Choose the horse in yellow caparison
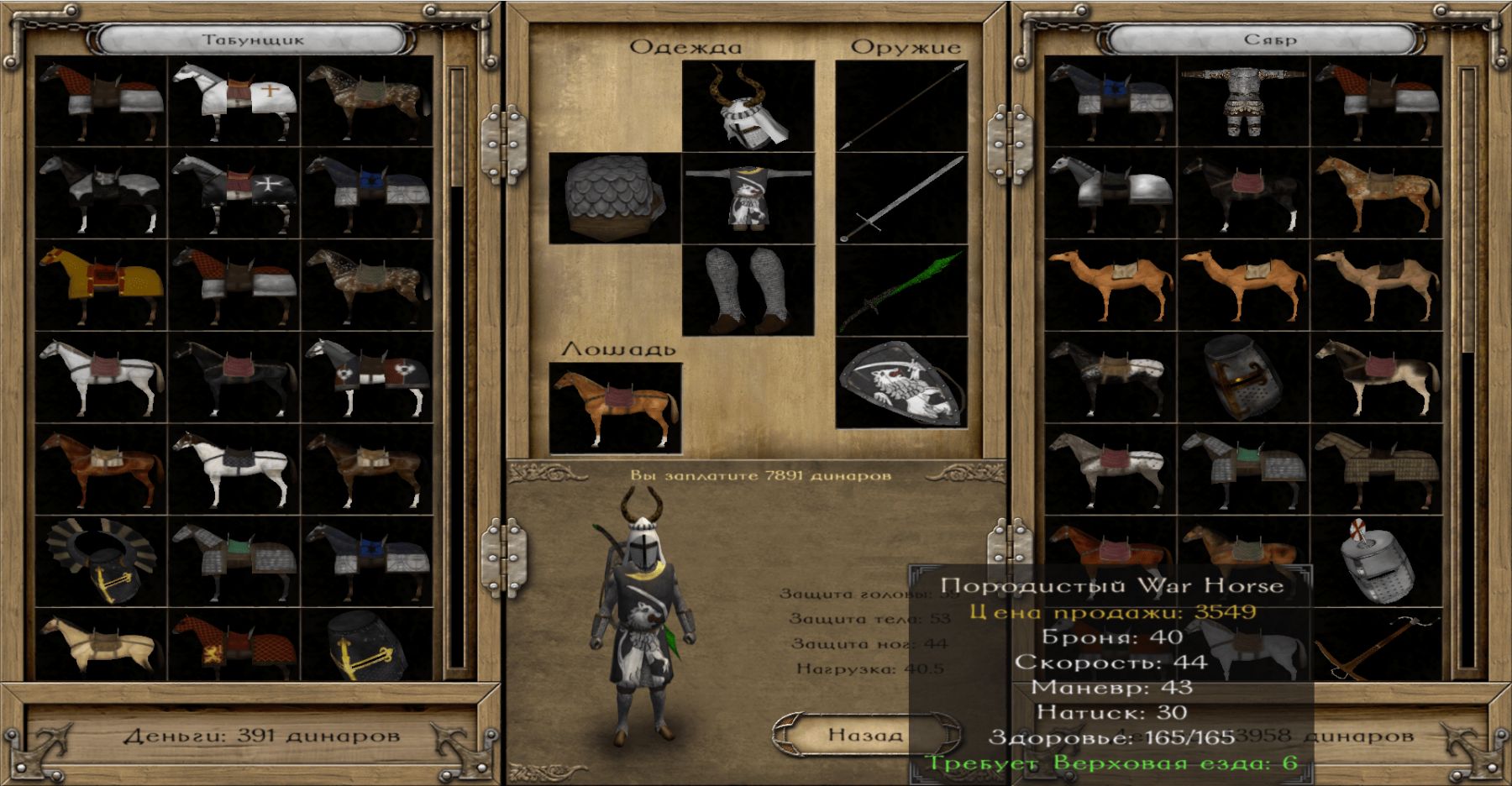This screenshot has width=1512, height=786. point(102,286)
